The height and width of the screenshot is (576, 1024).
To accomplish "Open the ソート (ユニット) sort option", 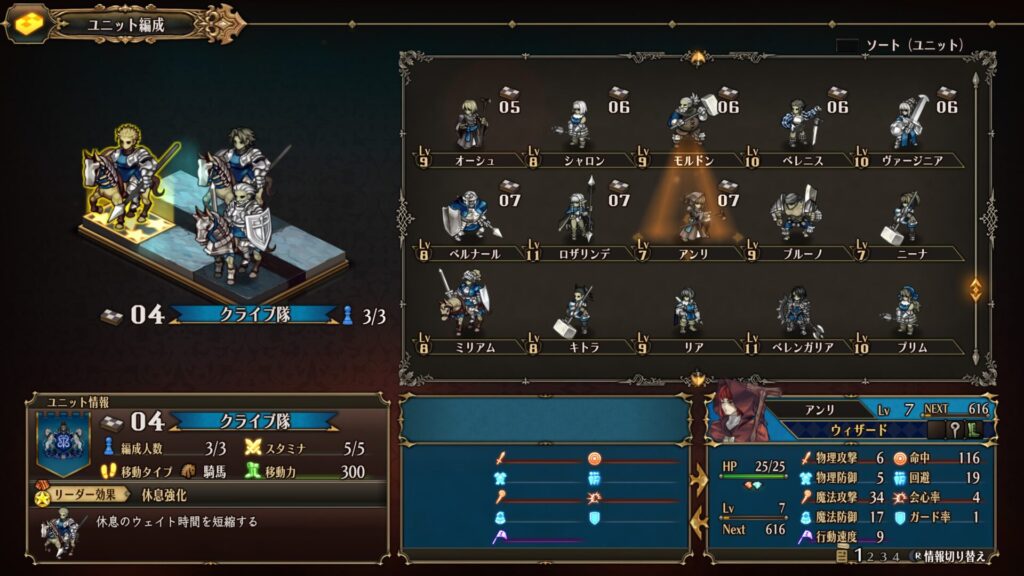I will click(900, 45).
